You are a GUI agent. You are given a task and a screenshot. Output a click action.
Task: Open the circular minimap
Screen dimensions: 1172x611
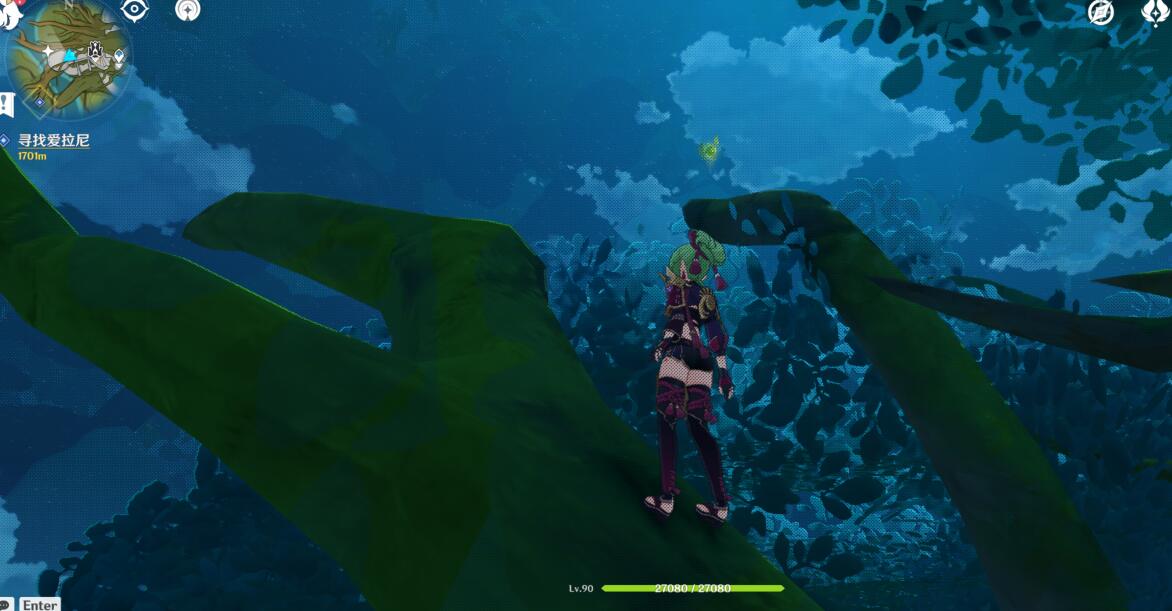click(x=67, y=55)
